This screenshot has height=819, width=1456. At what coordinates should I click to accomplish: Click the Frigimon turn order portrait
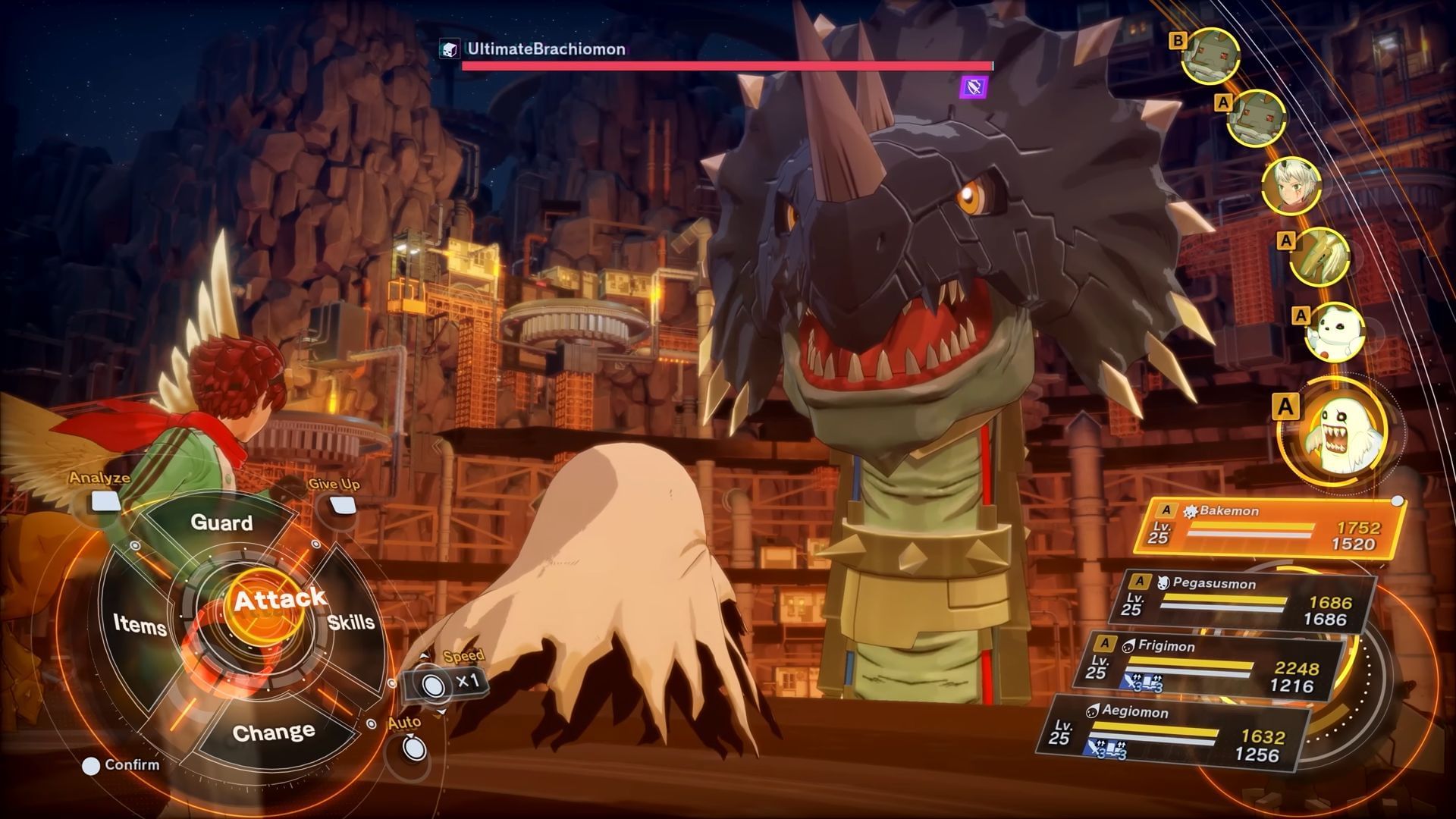[x=1335, y=332]
